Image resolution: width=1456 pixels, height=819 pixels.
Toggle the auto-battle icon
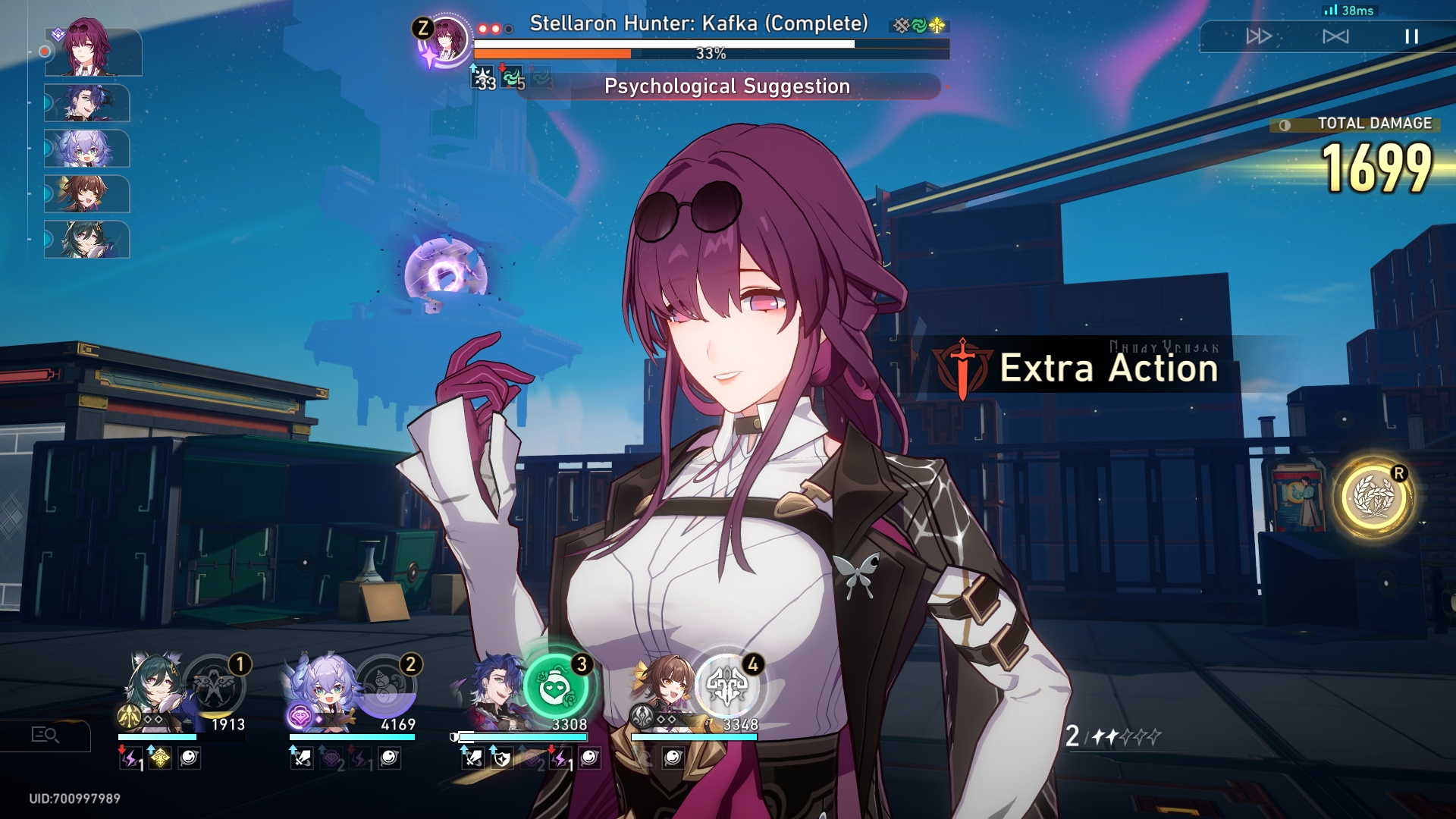[1335, 36]
